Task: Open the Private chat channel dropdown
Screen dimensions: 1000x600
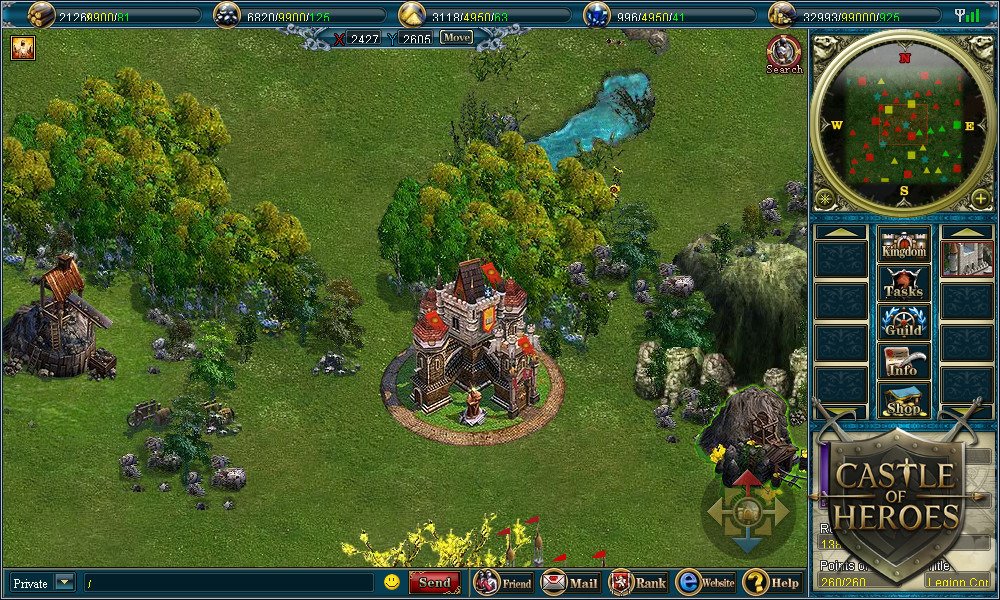Action: click(x=64, y=582)
